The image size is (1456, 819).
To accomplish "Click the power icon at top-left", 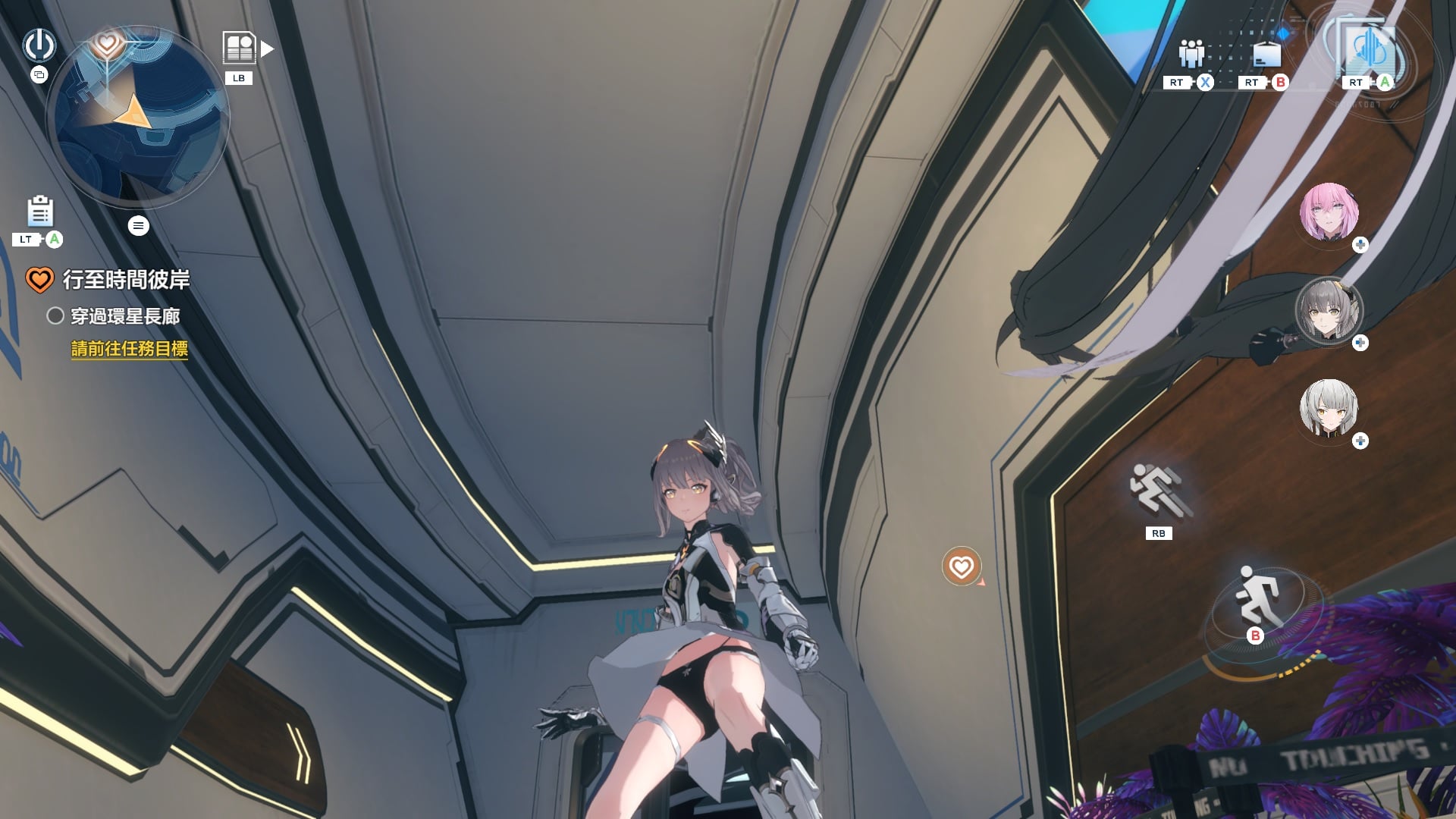I will pos(39,45).
